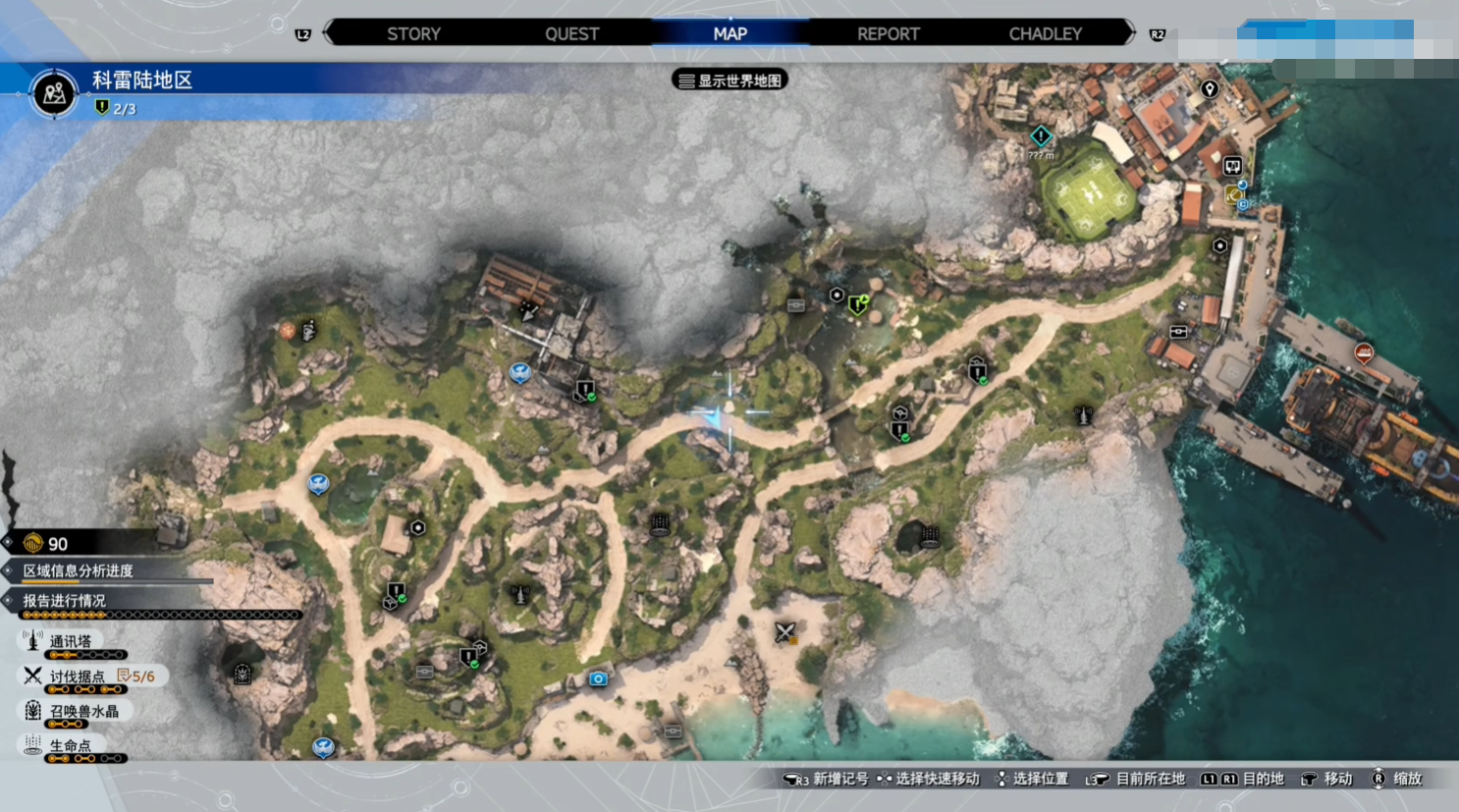Switch to the STORY tab
This screenshot has width=1459, height=812.
click(413, 33)
